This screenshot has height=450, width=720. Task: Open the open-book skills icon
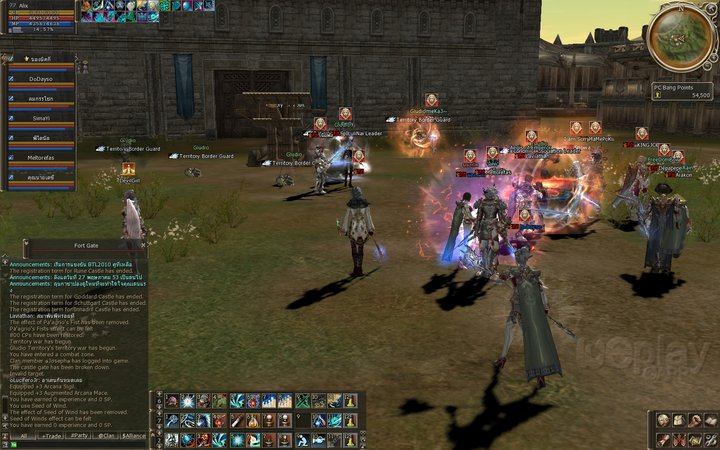click(710, 419)
